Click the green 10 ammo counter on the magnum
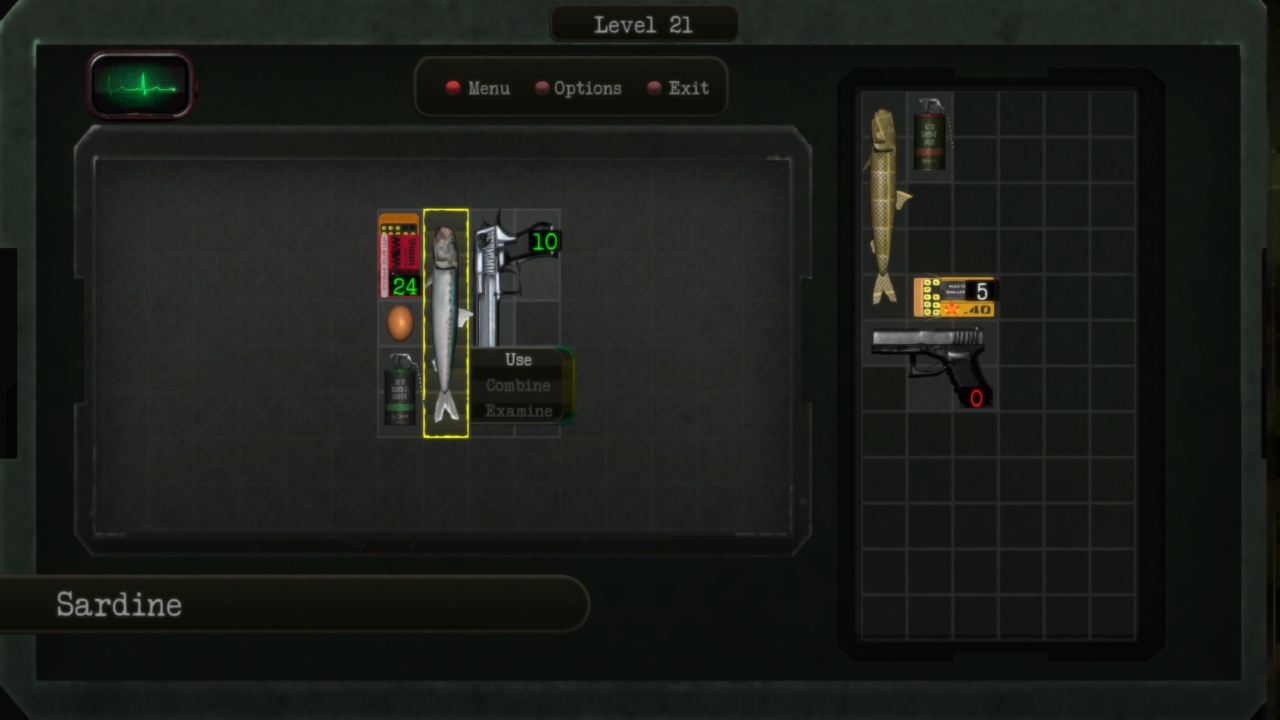1280x720 pixels. pyautogui.click(x=545, y=239)
